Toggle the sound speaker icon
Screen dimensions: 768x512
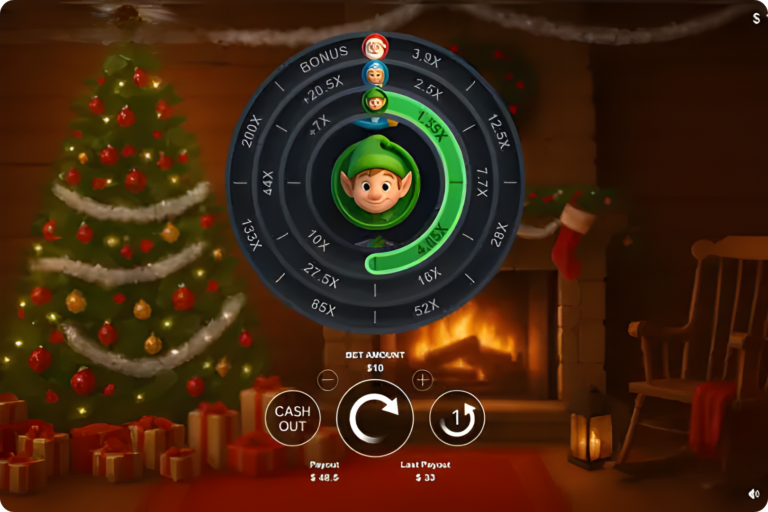point(753,493)
